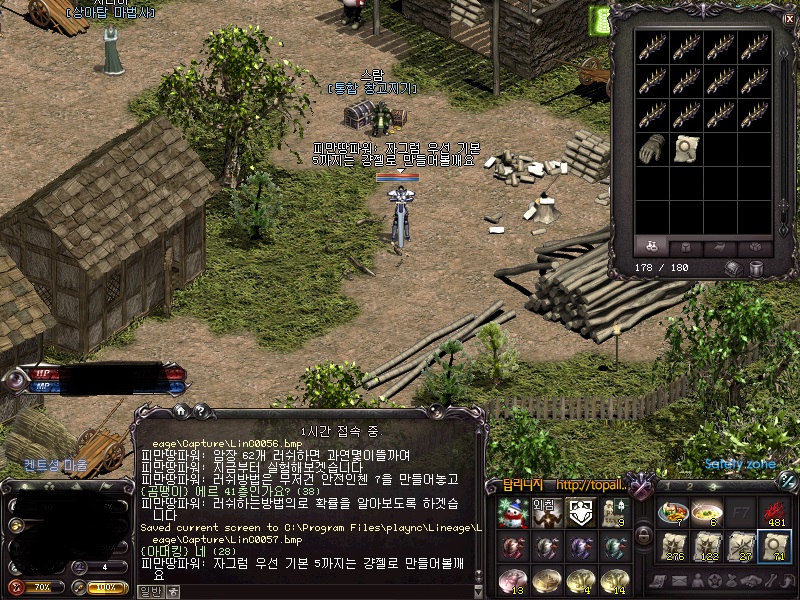Image resolution: width=800 pixels, height=600 pixels.
Task: Open the chest icon beside the trash can
Action: (x=733, y=268)
